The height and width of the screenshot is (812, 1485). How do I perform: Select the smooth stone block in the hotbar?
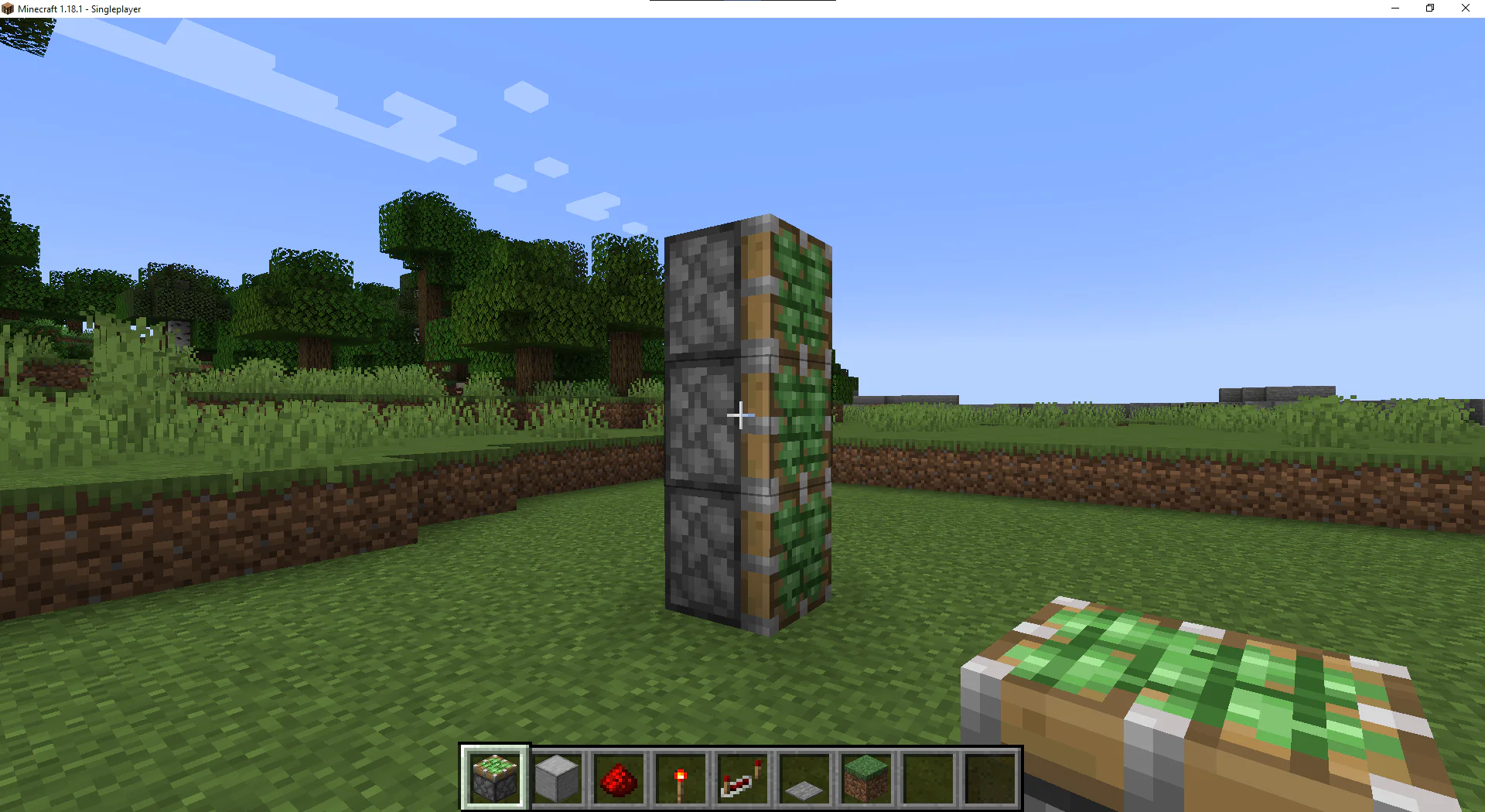tap(557, 777)
